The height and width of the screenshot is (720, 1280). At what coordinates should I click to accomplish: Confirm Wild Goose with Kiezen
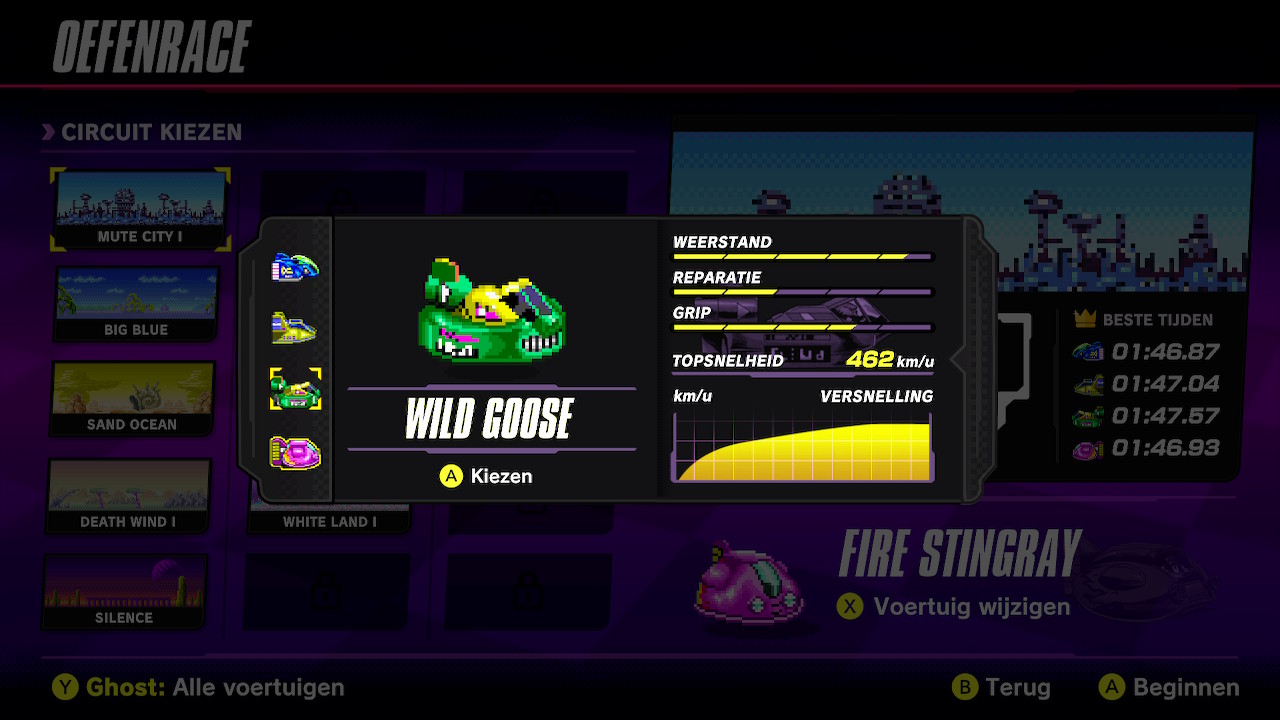tap(487, 476)
